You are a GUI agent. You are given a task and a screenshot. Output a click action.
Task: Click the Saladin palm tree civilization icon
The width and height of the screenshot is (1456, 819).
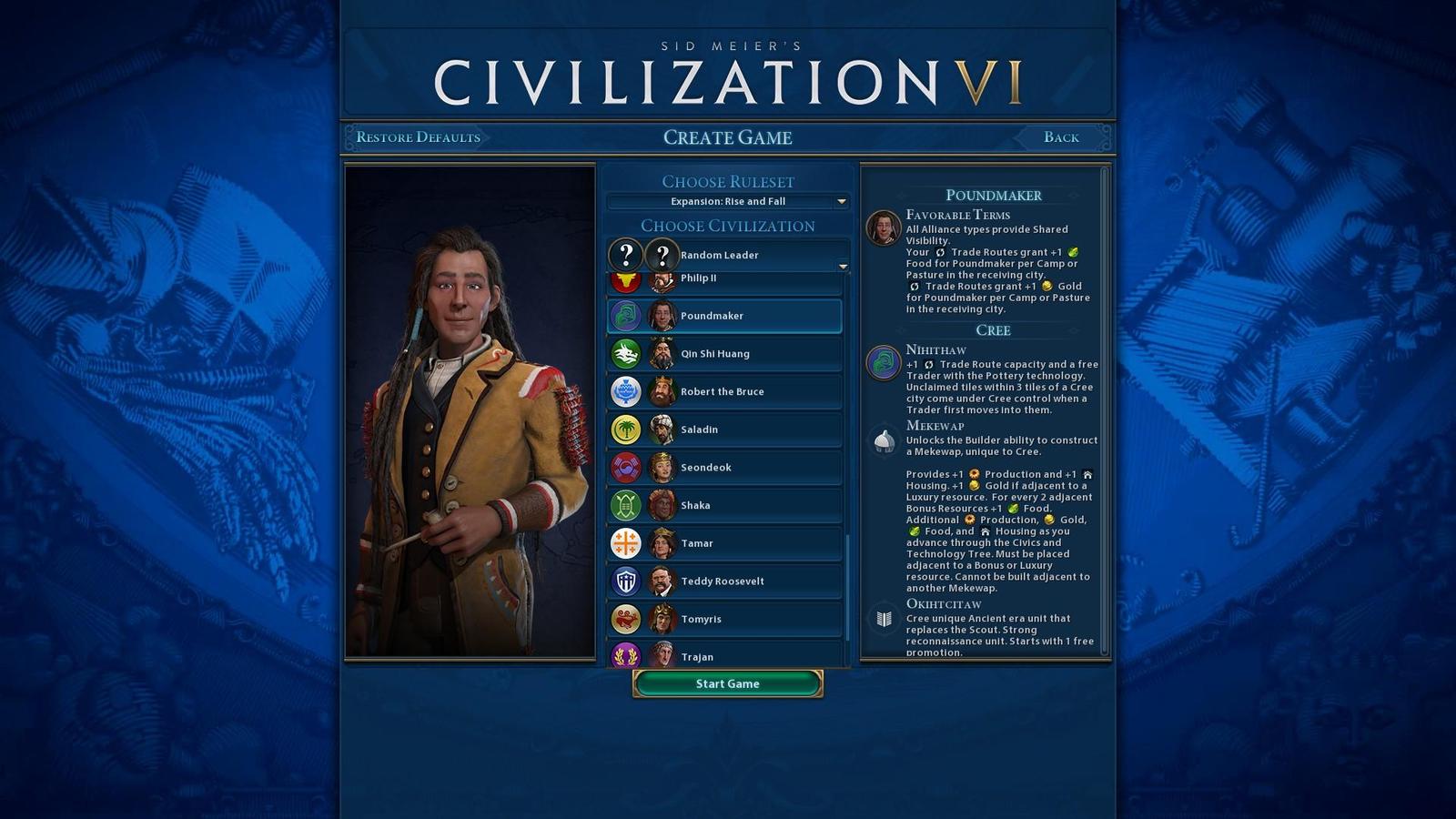click(625, 429)
